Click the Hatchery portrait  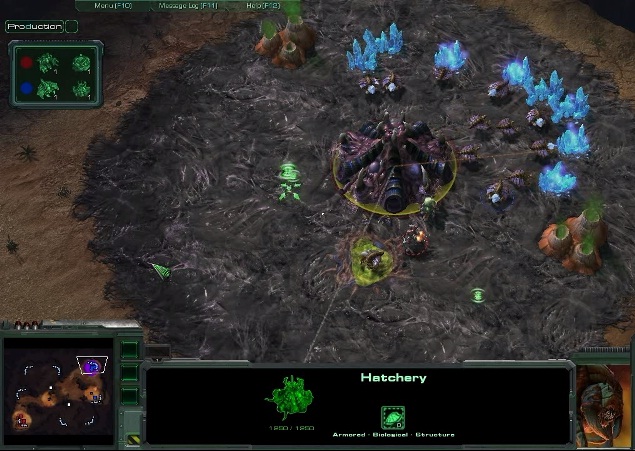click(603, 397)
